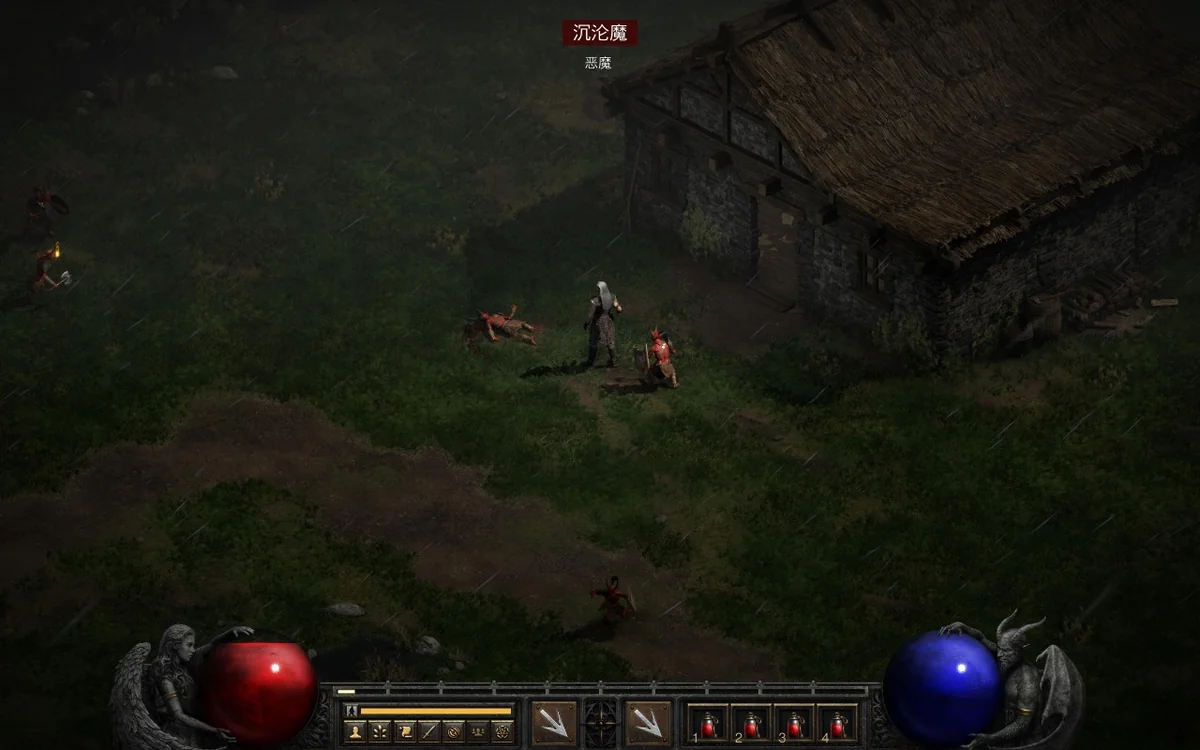Select the right-click attack skill arrow icon

coord(647,722)
